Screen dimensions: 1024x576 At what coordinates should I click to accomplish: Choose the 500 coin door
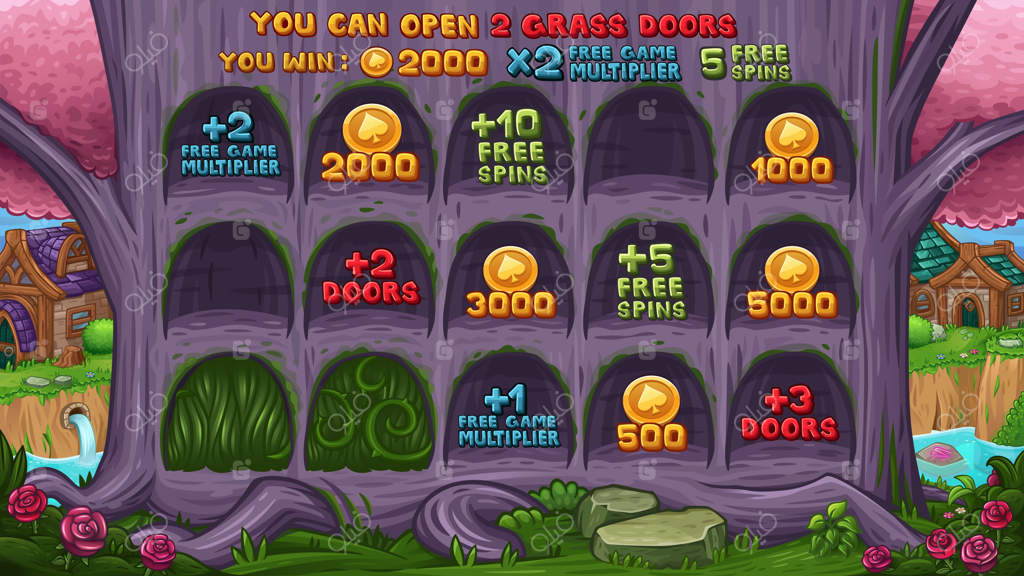pos(651,415)
